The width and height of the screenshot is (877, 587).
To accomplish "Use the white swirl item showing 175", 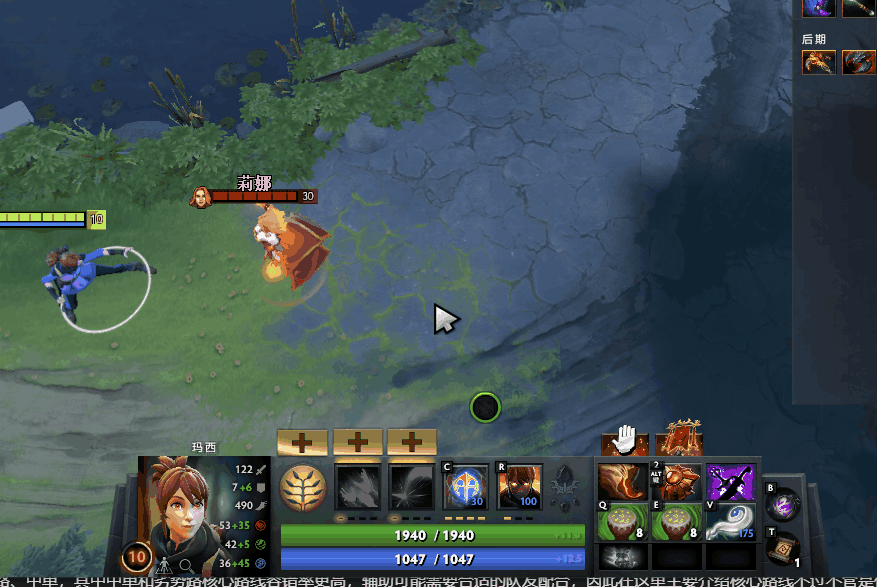I will [730, 523].
